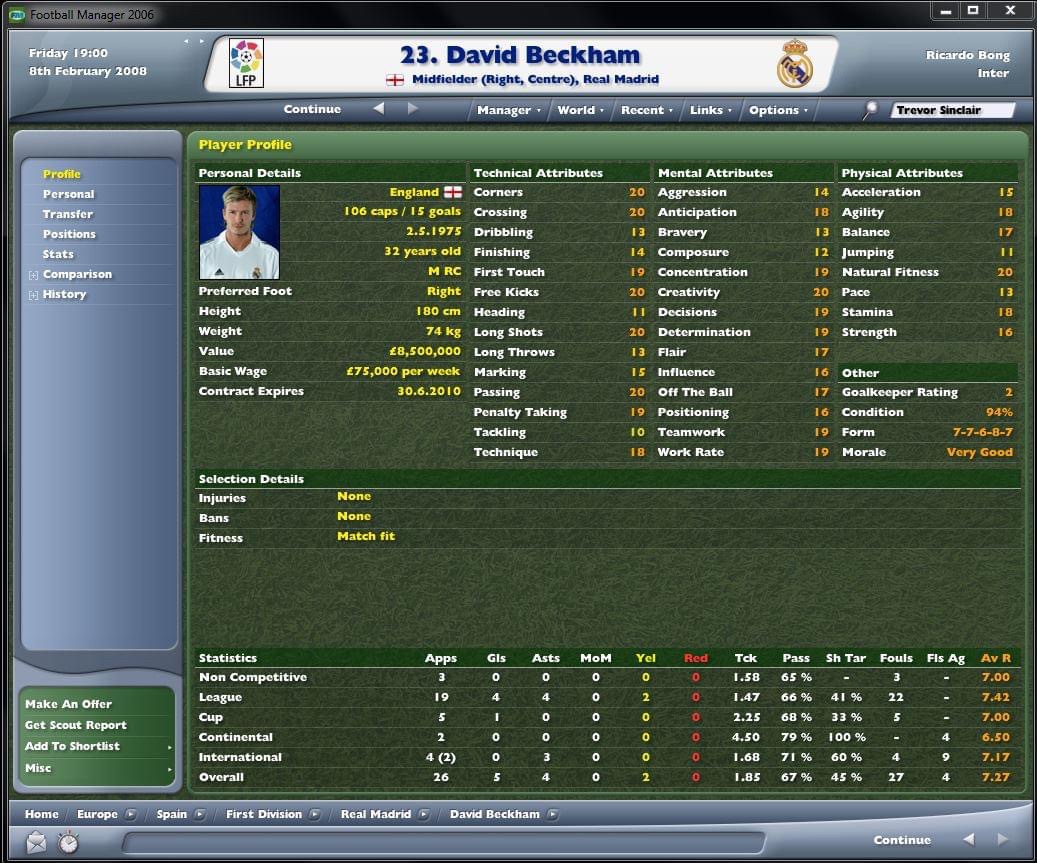Expand the Comparison tree item
This screenshot has width=1037, height=863.
34,275
